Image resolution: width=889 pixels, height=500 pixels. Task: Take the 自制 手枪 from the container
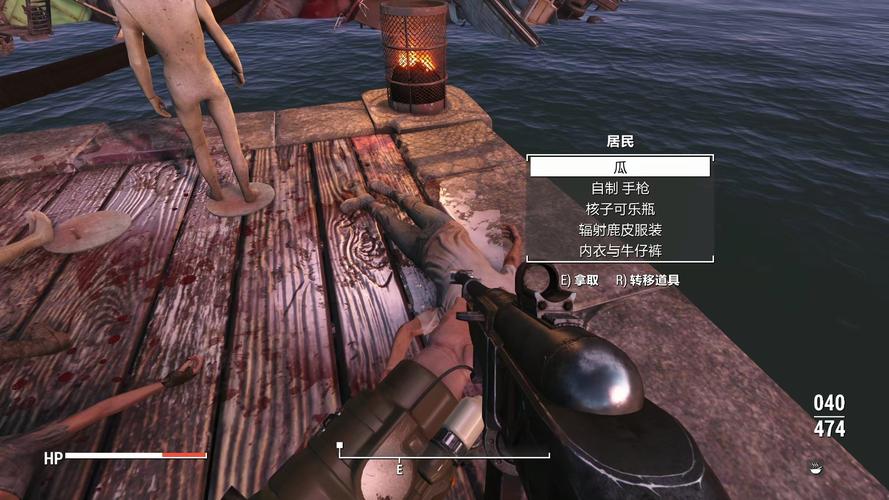620,188
